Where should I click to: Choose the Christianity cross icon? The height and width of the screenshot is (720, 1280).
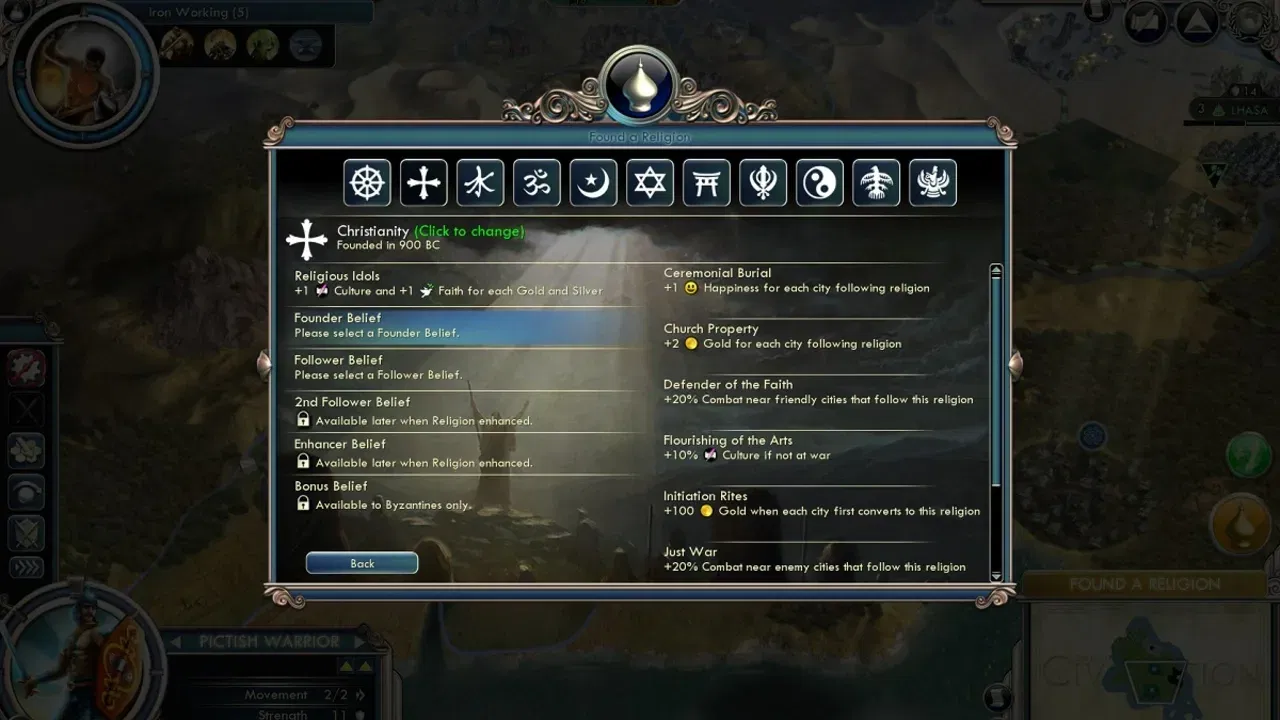tap(424, 183)
